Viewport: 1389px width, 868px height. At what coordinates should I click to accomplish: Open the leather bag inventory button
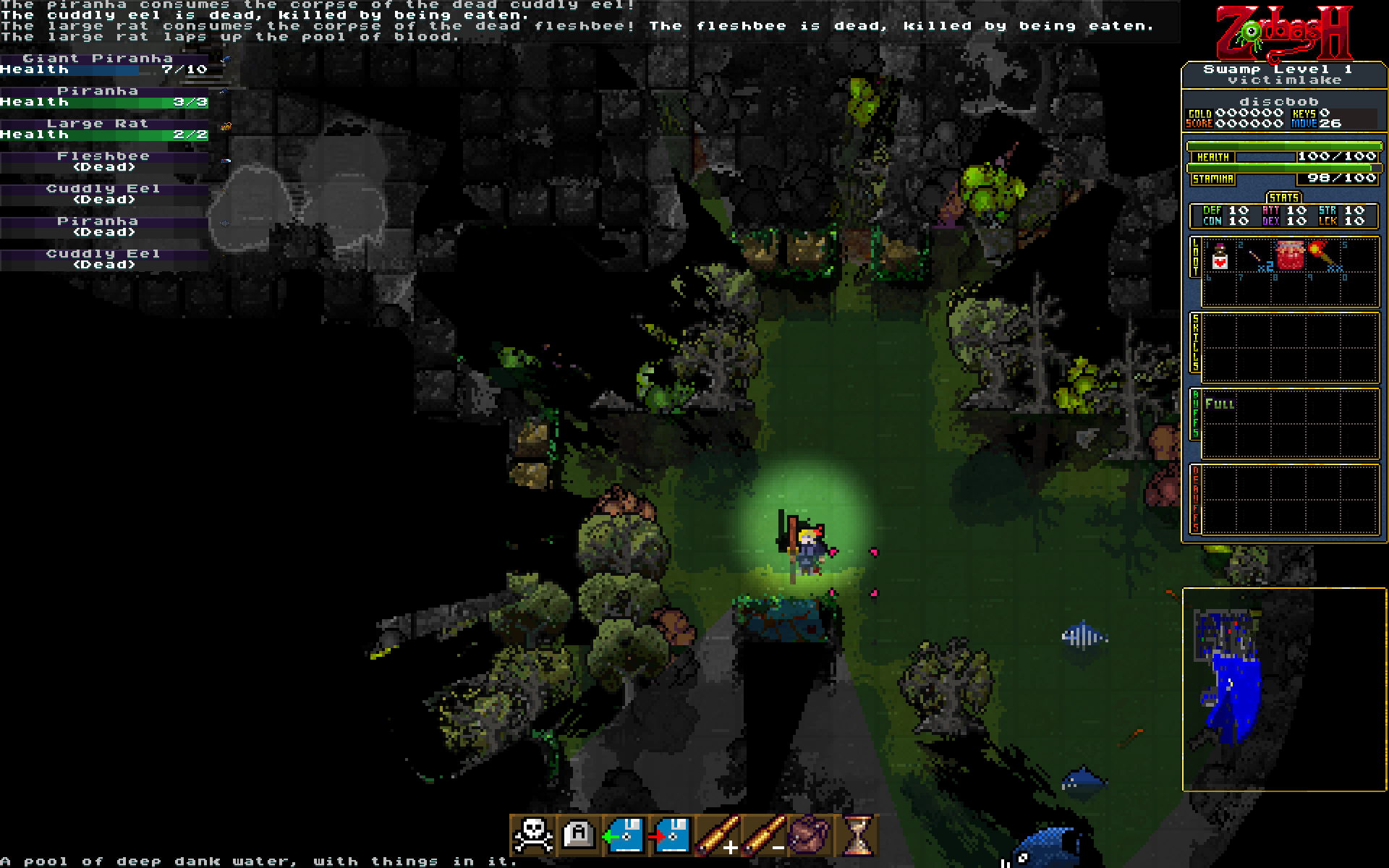tap(810, 835)
